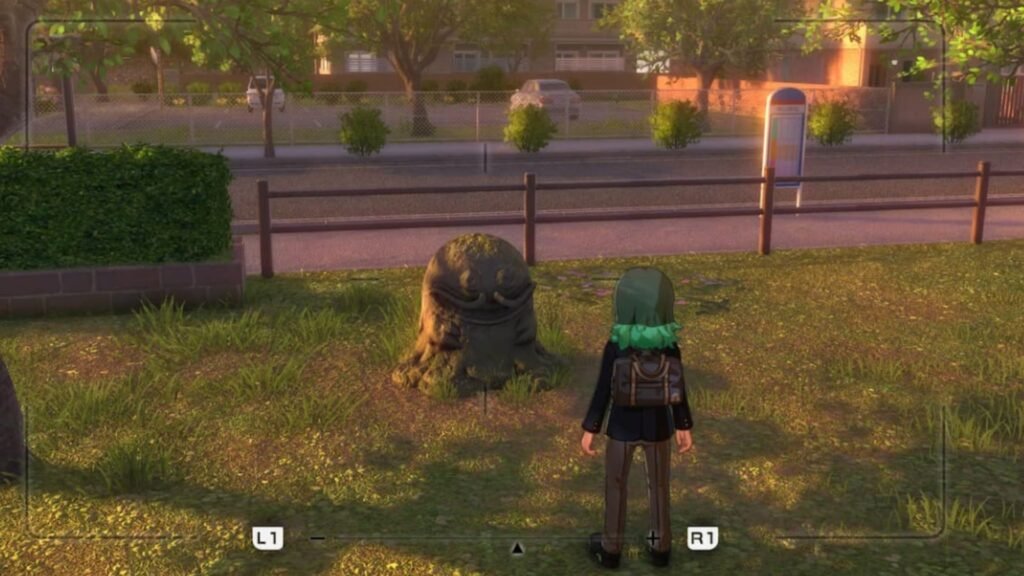Click the camera zoom slider's triangle marker
The height and width of the screenshot is (576, 1024).
517,547
